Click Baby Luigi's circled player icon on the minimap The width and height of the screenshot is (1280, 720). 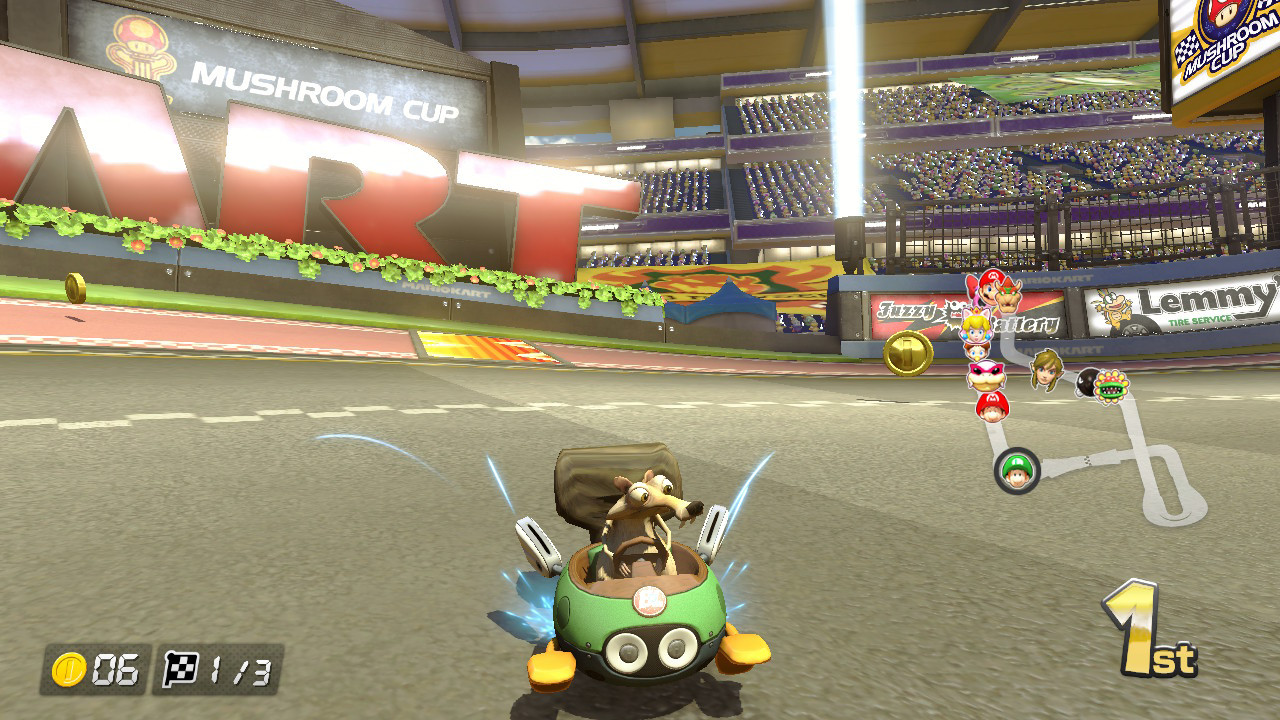pyautogui.click(x=1017, y=470)
